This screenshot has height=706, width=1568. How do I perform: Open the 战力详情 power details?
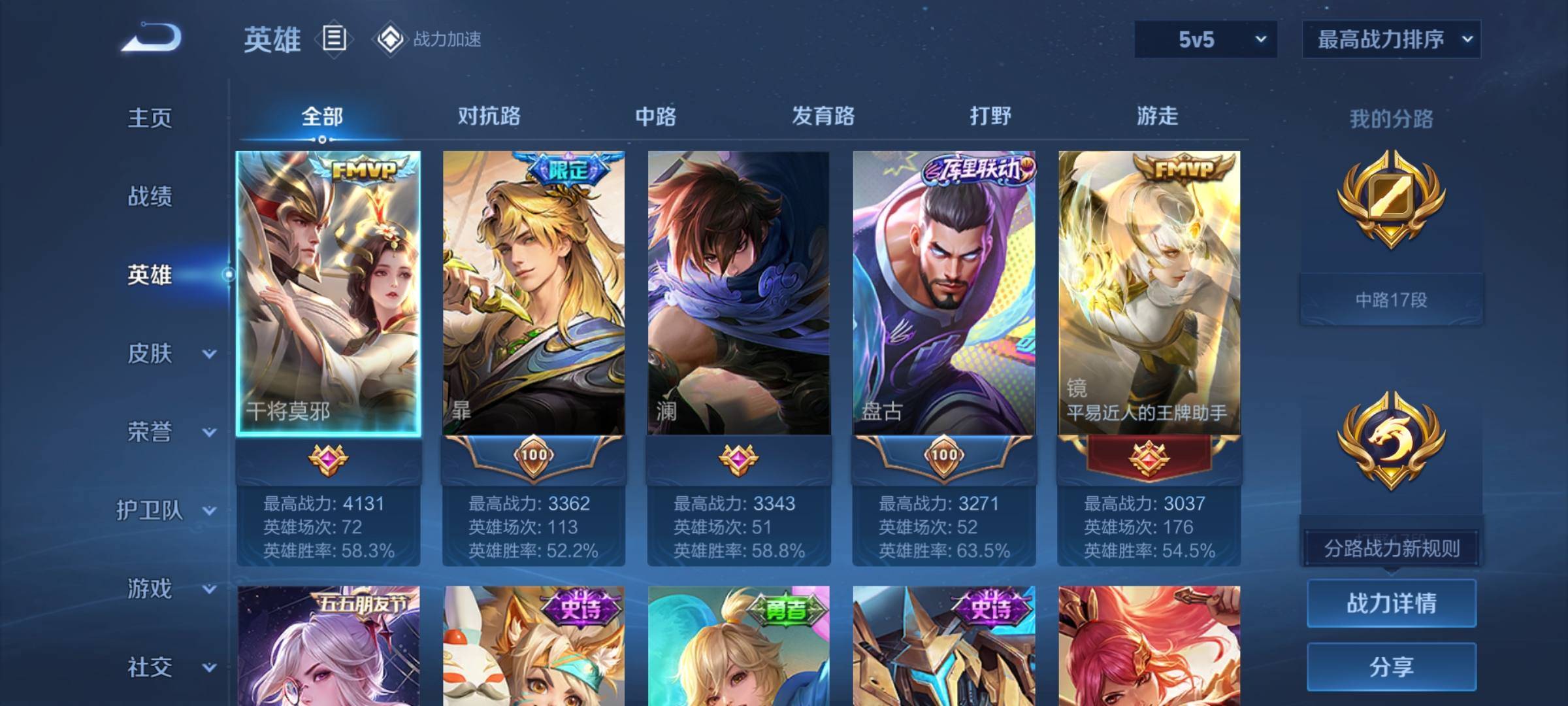pyautogui.click(x=1391, y=603)
